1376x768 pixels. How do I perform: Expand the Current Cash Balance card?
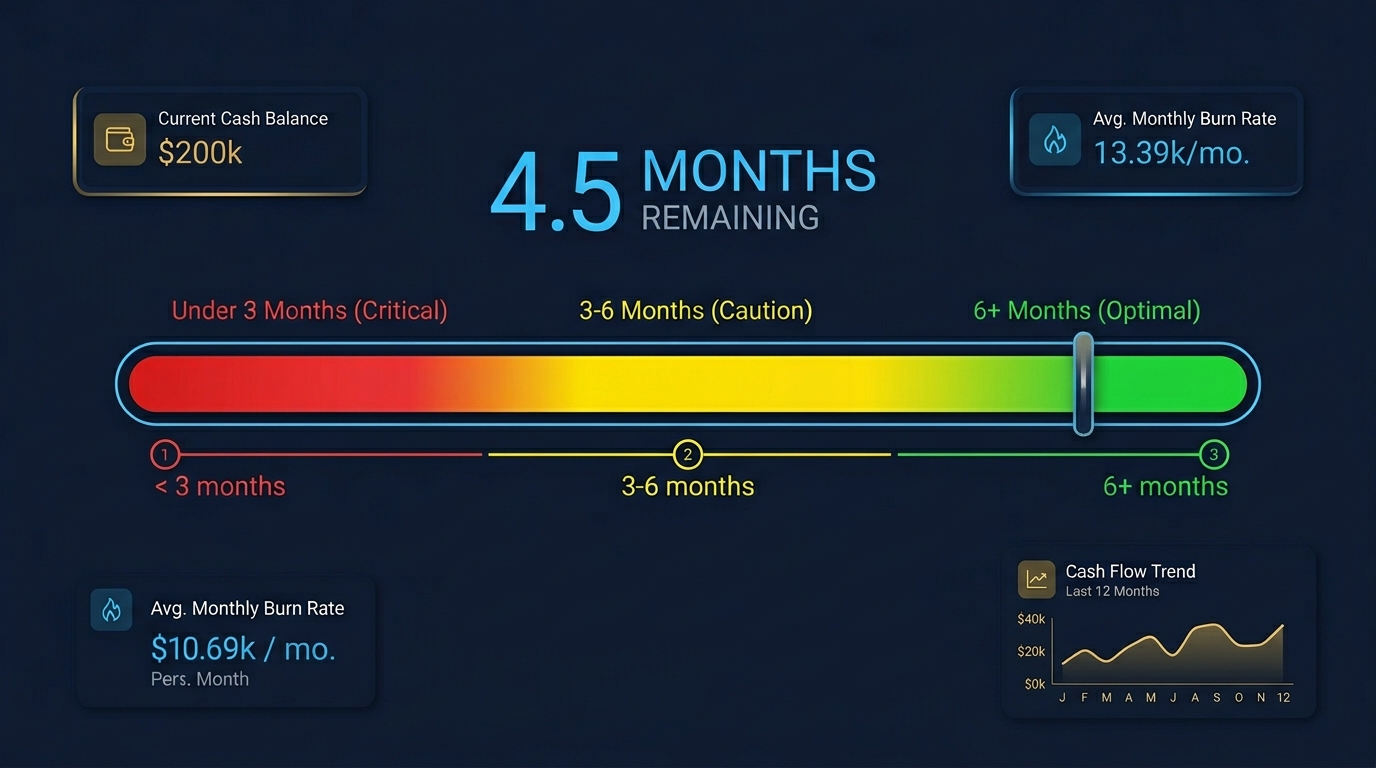[220, 139]
